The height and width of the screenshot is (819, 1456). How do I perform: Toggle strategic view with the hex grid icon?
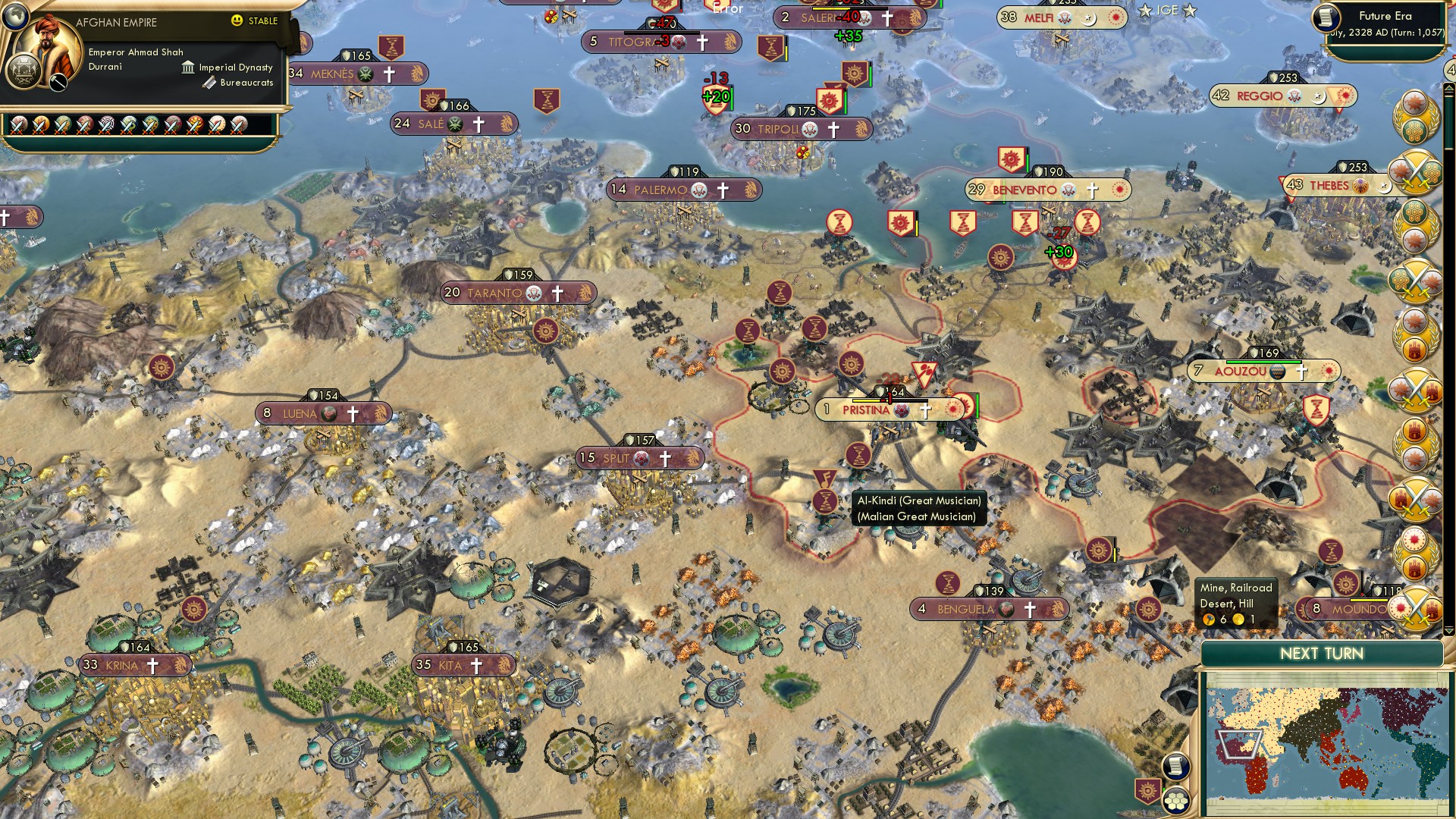coord(1178,801)
